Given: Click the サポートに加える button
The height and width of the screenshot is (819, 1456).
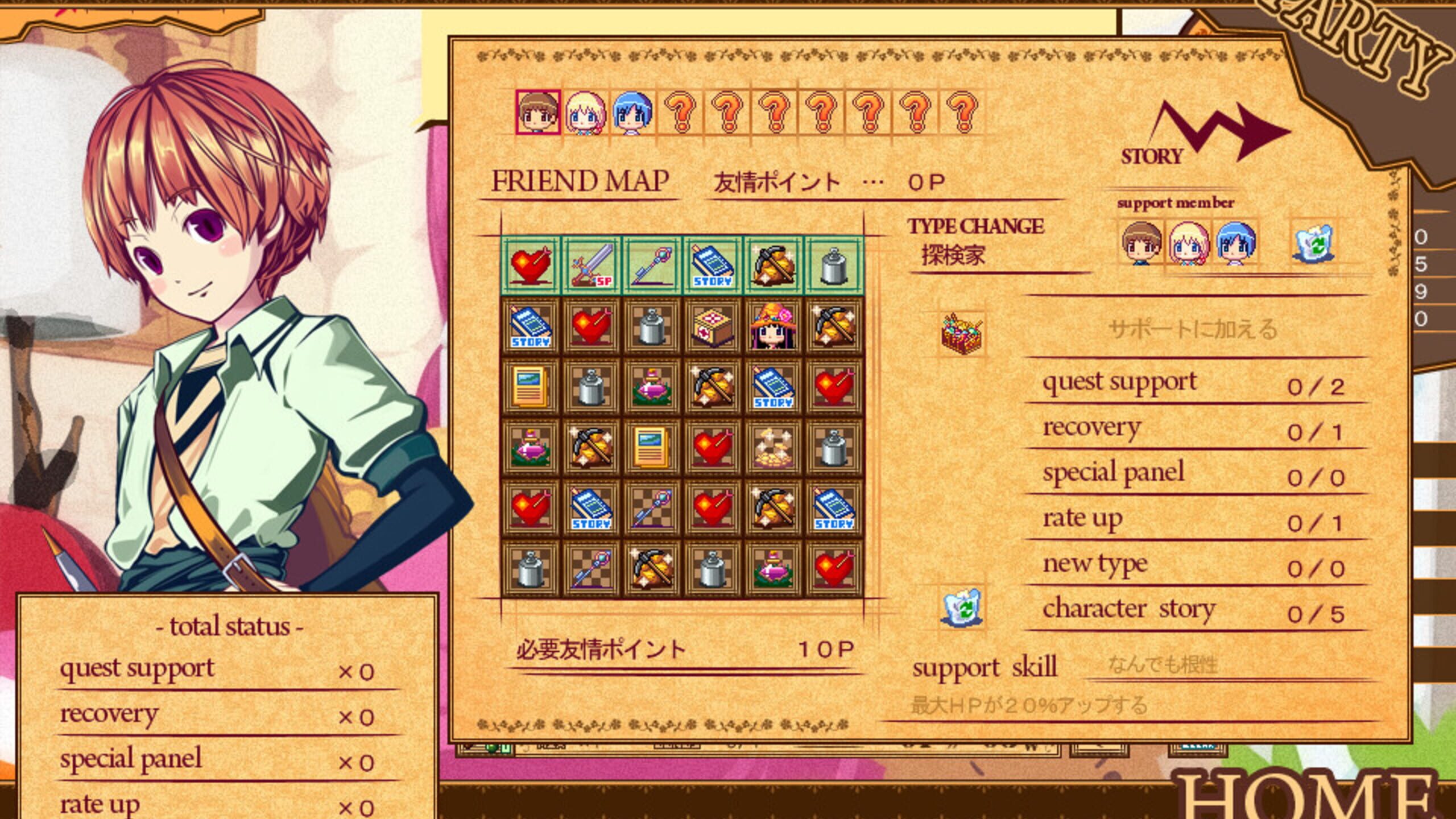Looking at the screenshot, I should 1193,329.
